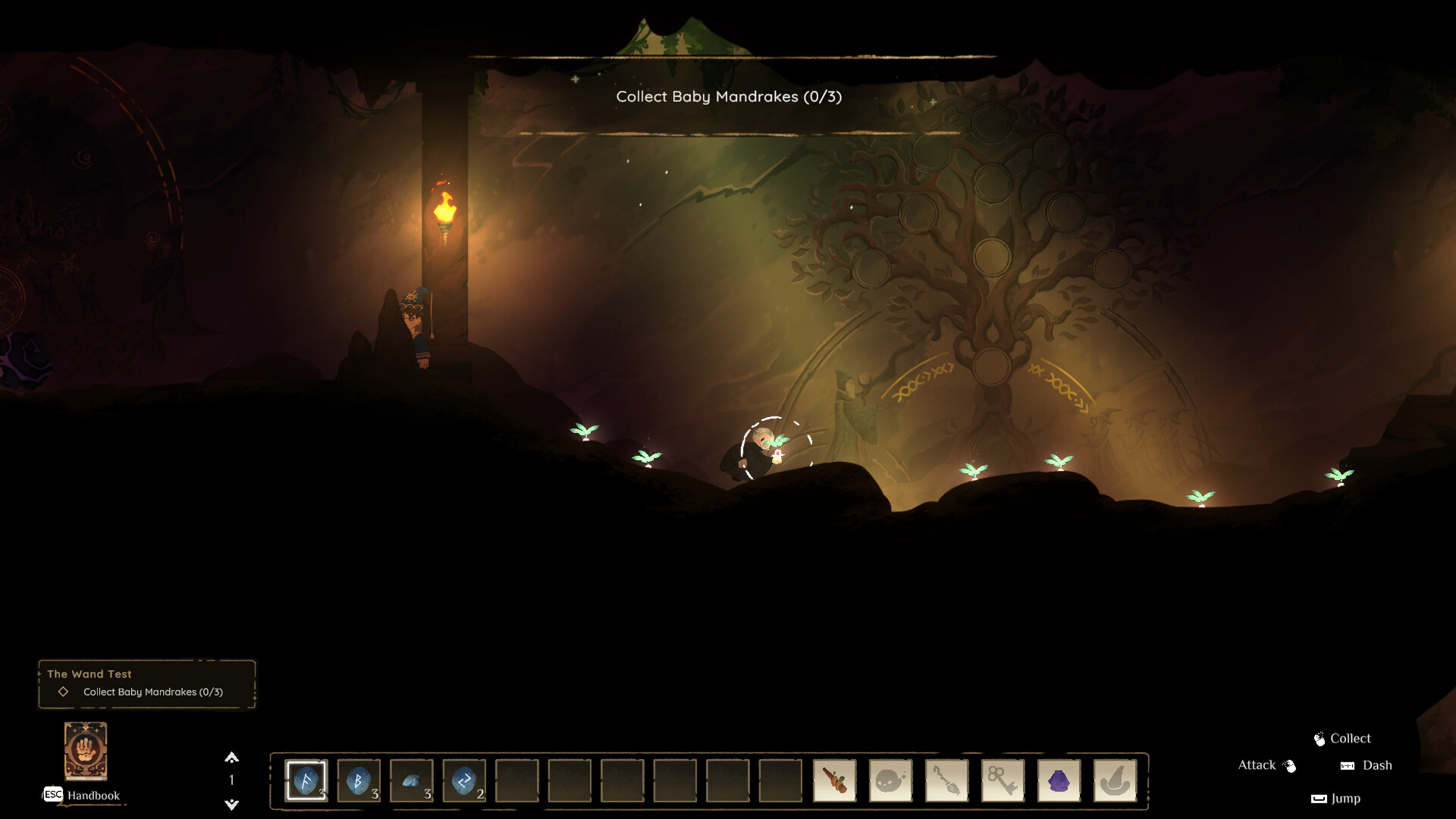Switch to the previous hotbar page with up arrow

232,758
